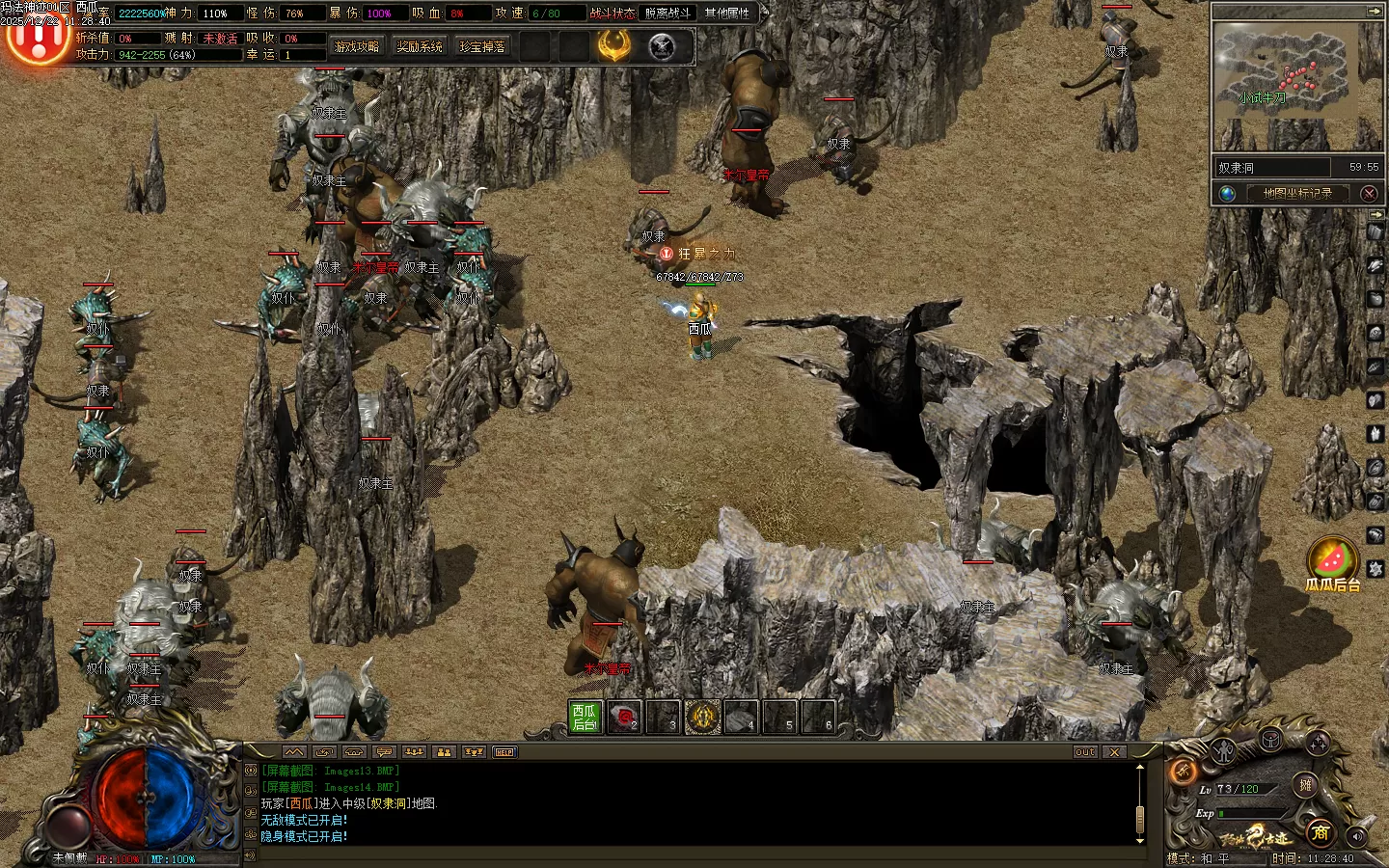
Task: Click the golden crescent emblem icon
Action: (x=613, y=45)
